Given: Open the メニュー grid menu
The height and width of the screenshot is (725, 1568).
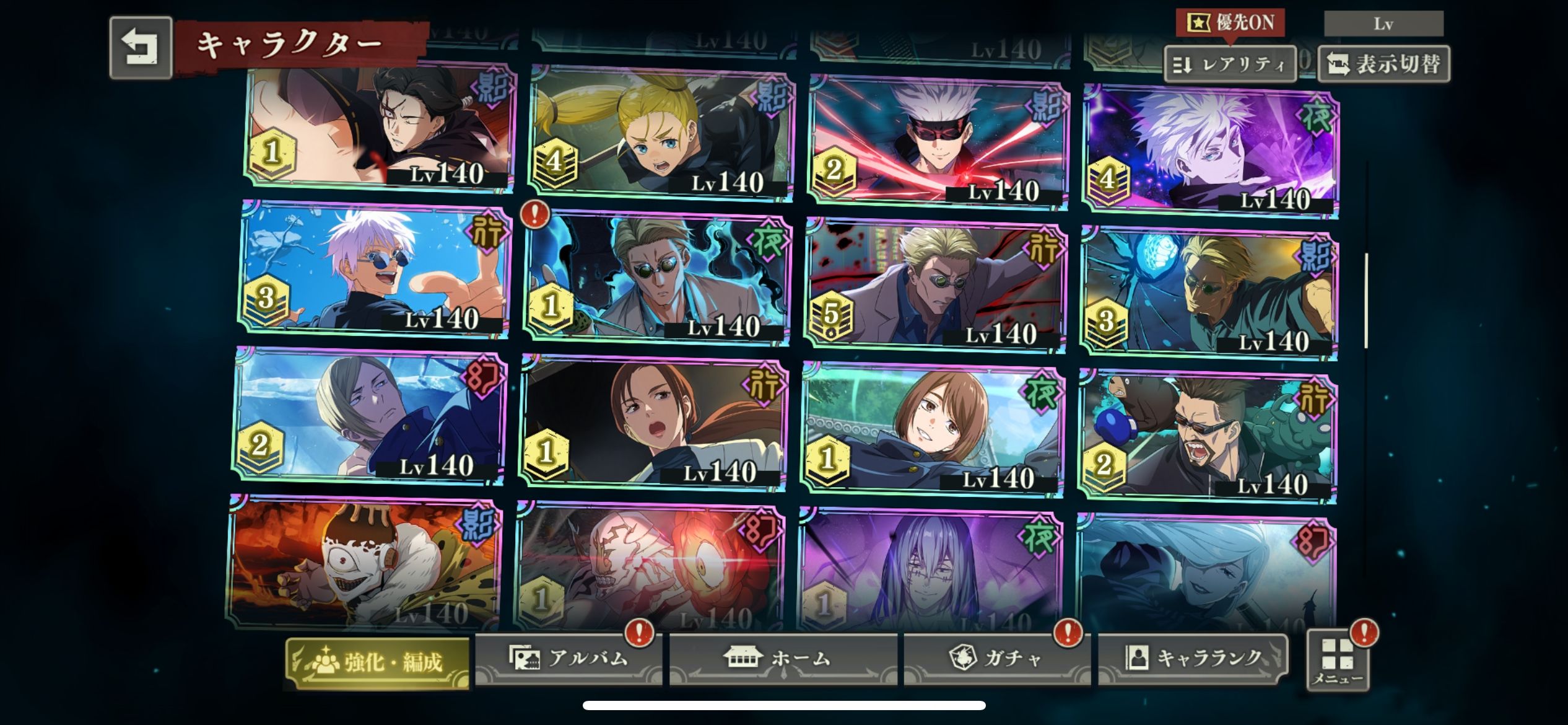Looking at the screenshot, I should [x=1338, y=661].
